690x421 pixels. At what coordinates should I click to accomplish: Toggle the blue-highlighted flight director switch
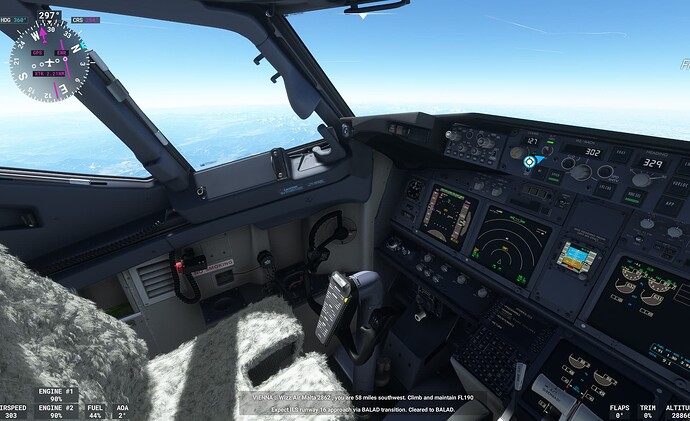pos(530,161)
